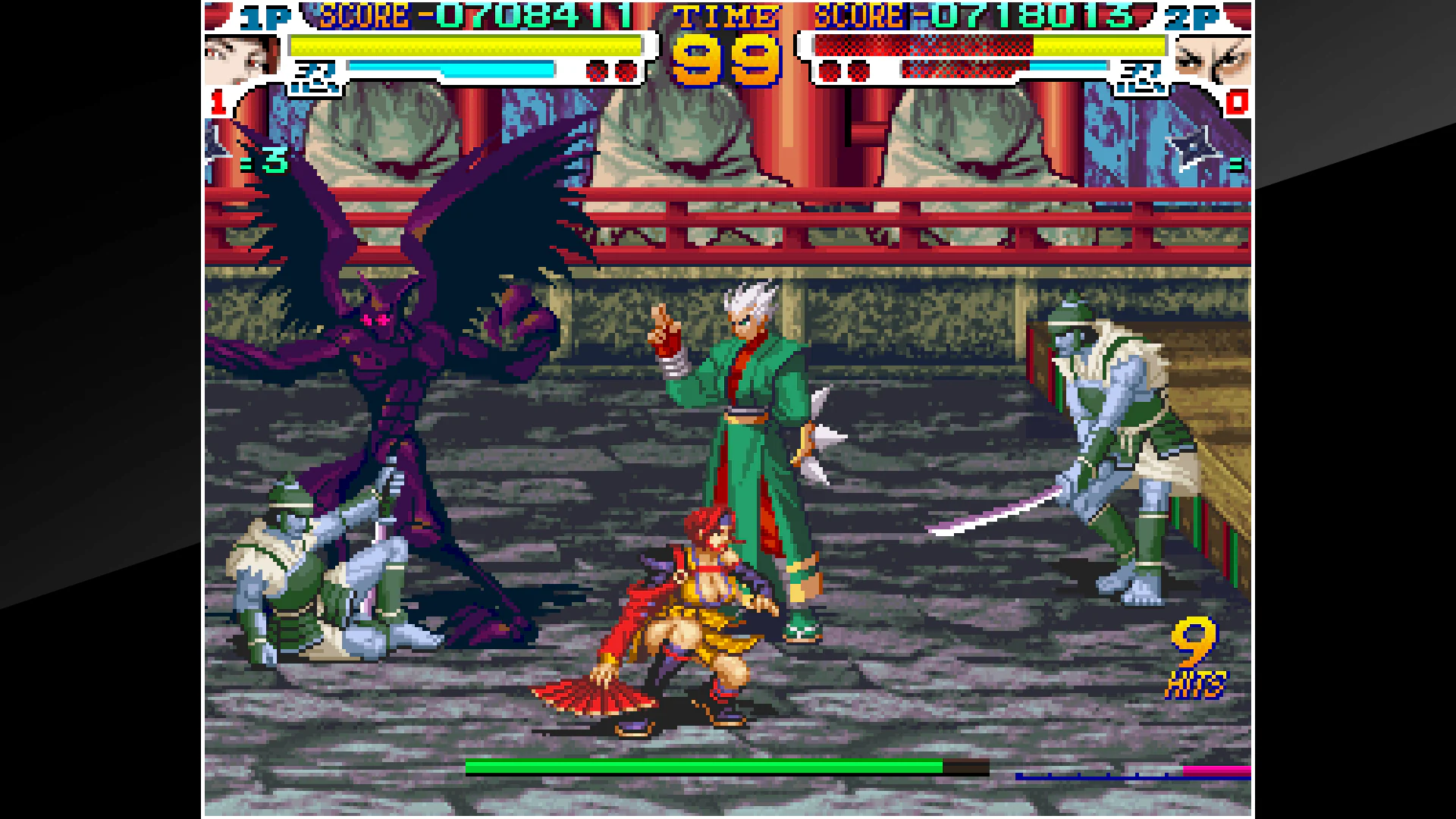Select the shuriken icon near the left edge

point(216,152)
